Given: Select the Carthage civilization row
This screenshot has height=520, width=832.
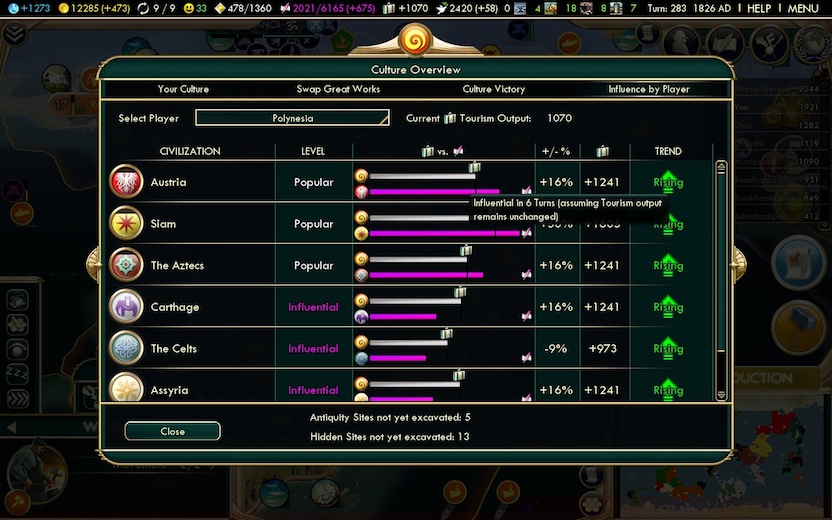Looking at the screenshot, I should pyautogui.click(x=174, y=307).
